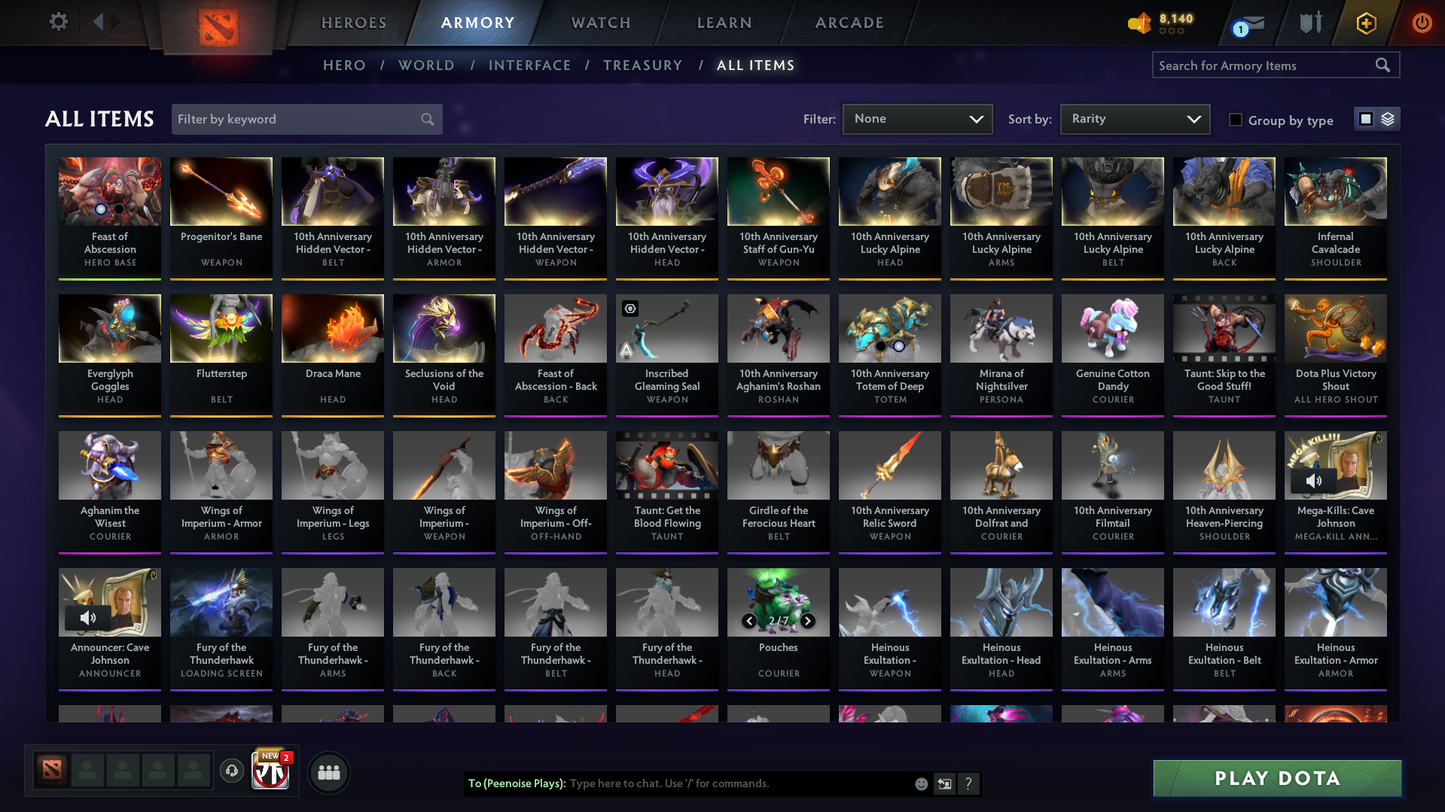Toggle preview eye on Inscribed Gleaming Seal

point(630,307)
